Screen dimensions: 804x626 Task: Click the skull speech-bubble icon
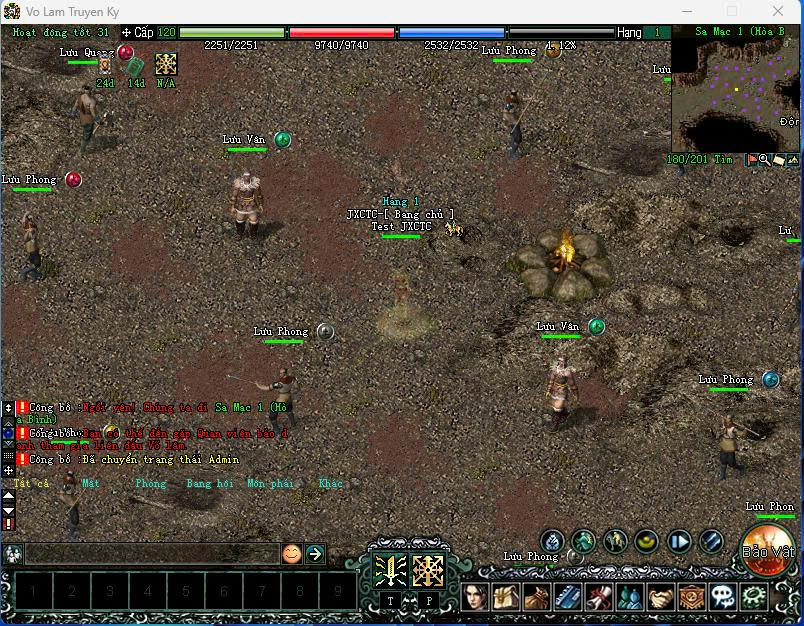tap(722, 597)
